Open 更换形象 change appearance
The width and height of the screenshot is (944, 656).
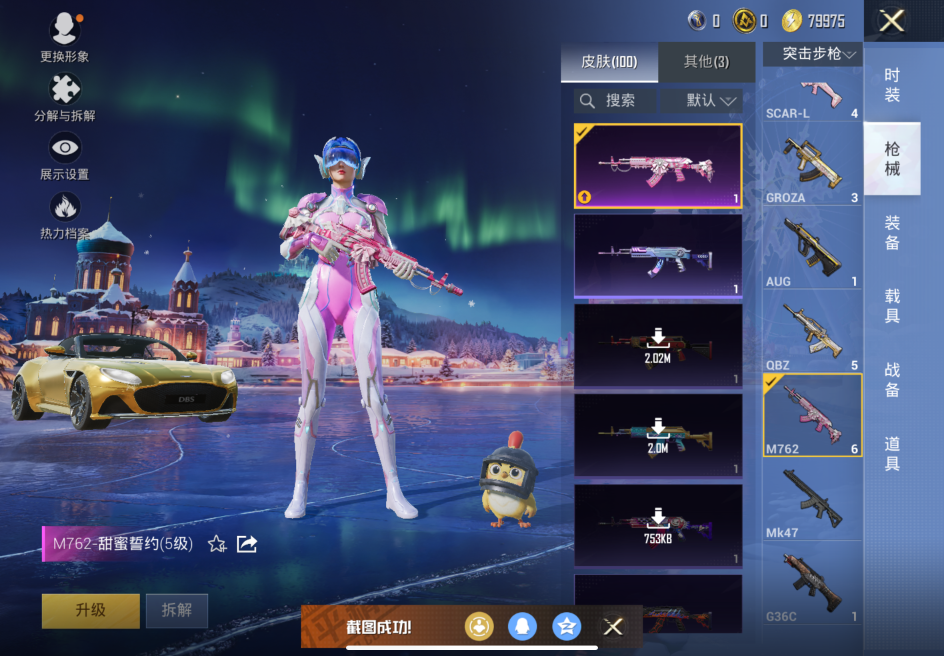(x=65, y=31)
